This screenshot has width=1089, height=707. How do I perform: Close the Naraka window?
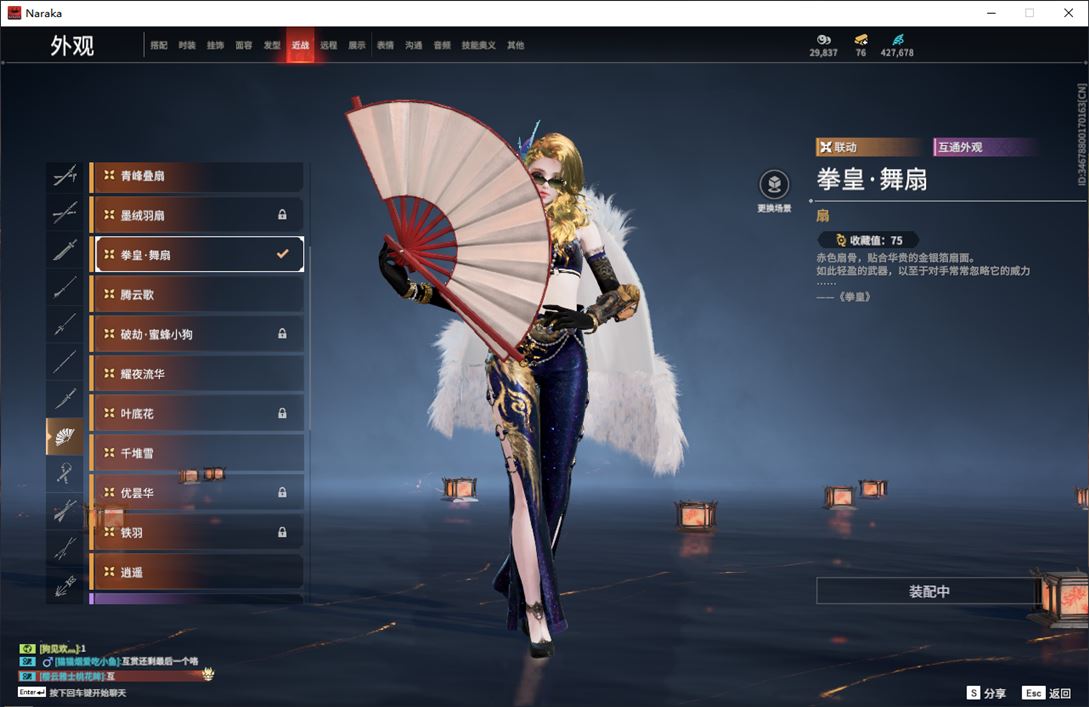pyautogui.click(x=1066, y=13)
